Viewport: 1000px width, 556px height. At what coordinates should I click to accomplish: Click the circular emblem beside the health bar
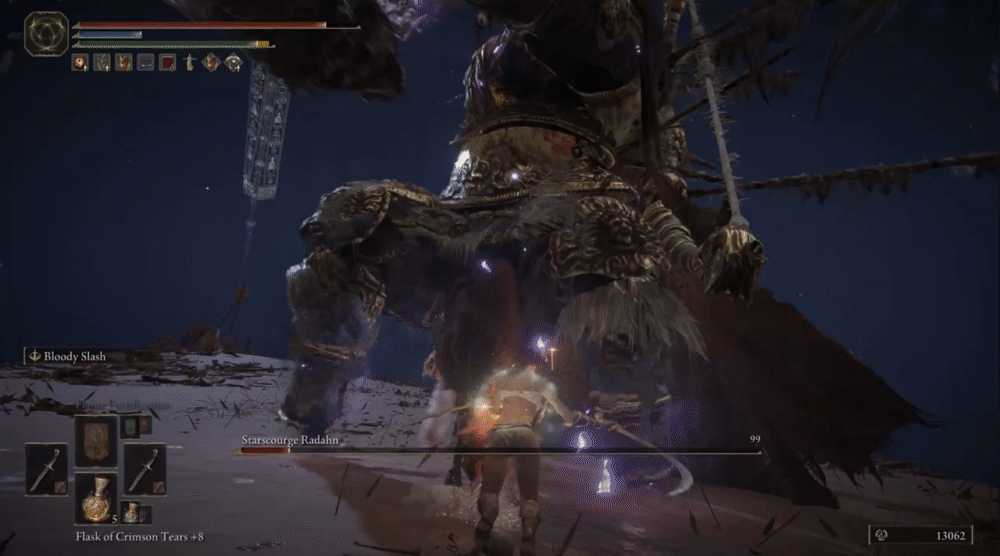(x=46, y=34)
